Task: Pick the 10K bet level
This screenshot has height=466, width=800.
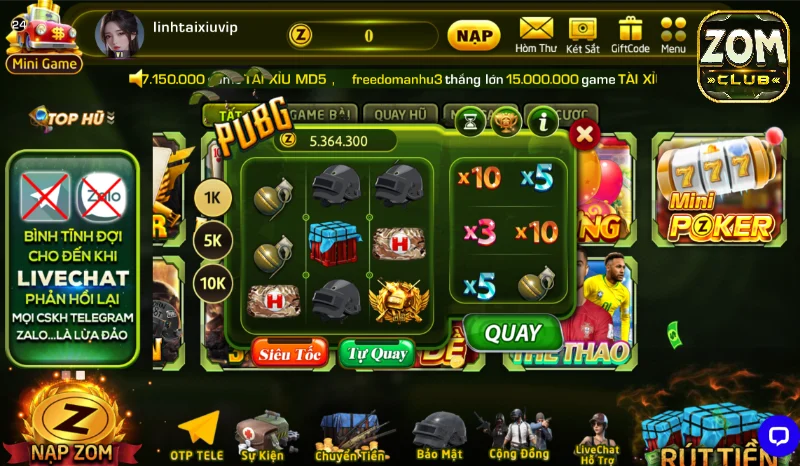Action: pyautogui.click(x=212, y=283)
